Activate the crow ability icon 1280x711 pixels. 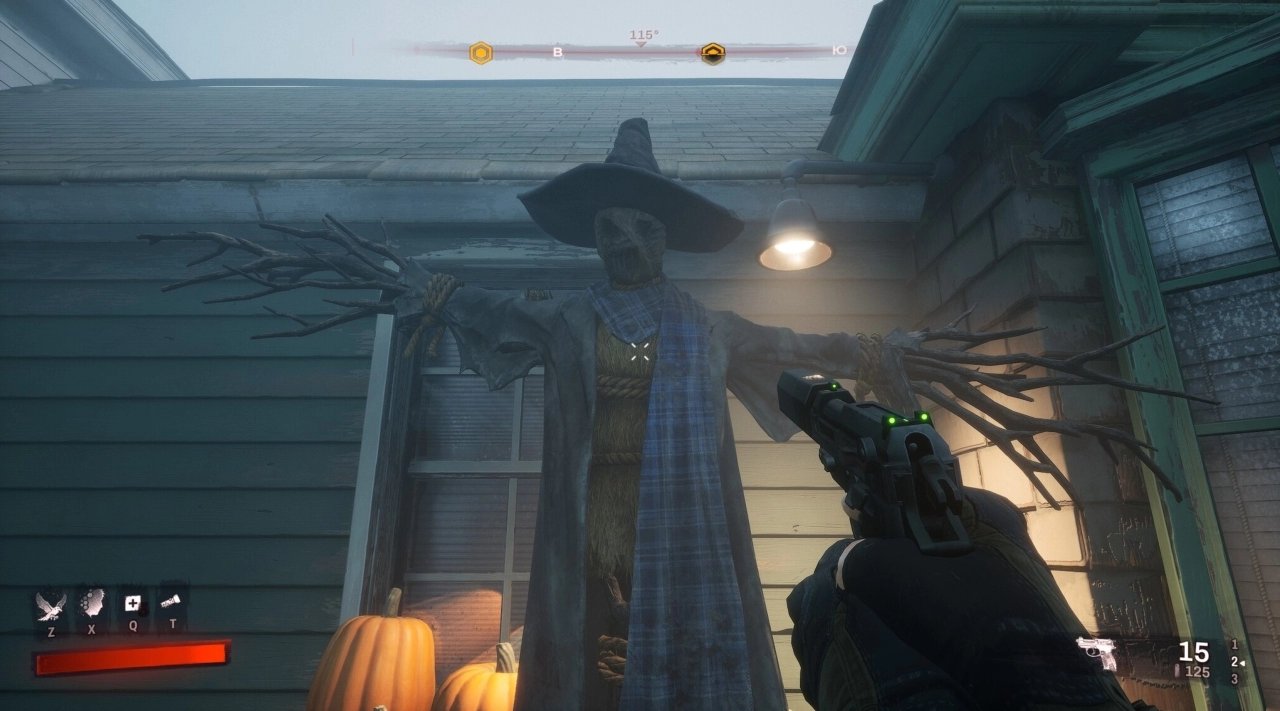[x=51, y=604]
